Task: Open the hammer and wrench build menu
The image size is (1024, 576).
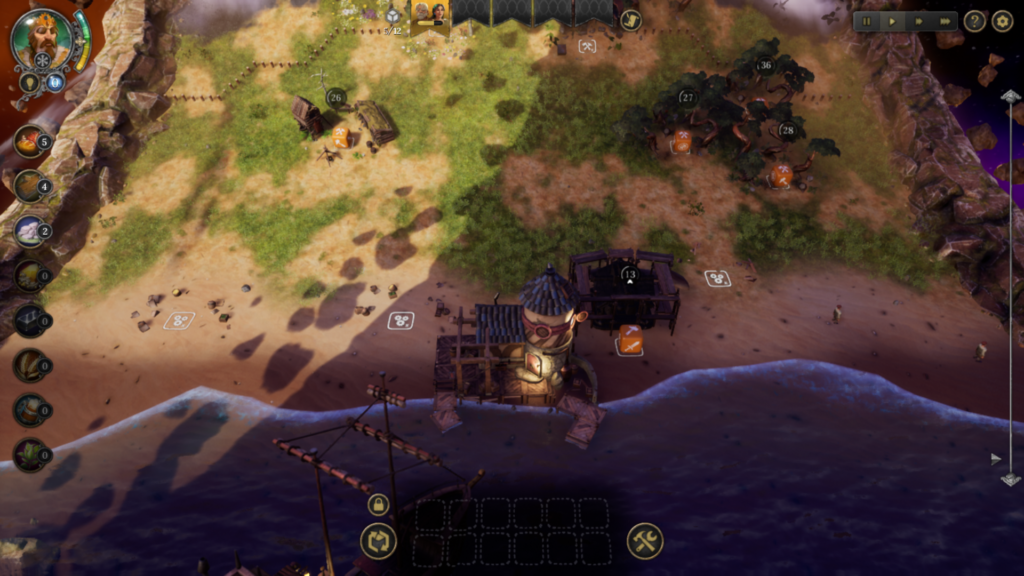Action: pyautogui.click(x=645, y=541)
